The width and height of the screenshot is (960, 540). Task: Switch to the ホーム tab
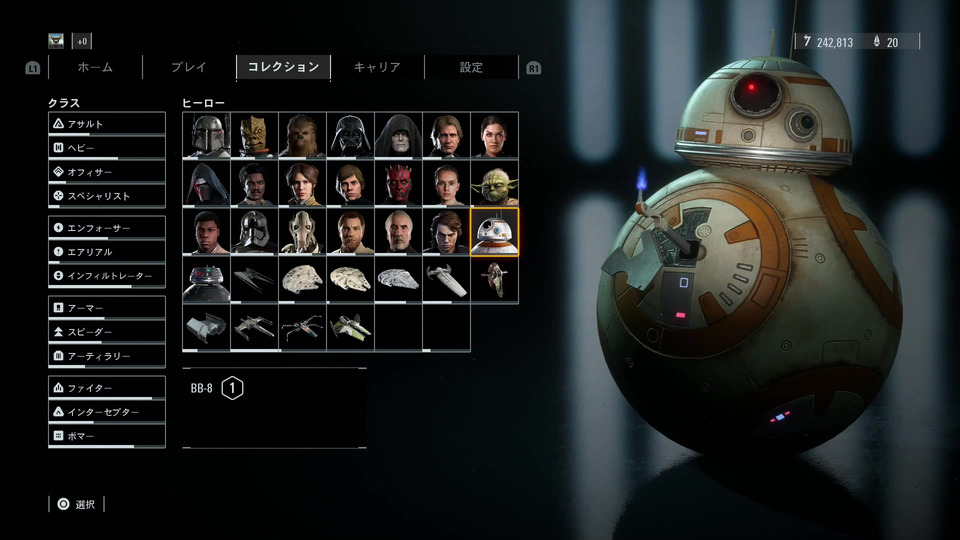pos(95,67)
